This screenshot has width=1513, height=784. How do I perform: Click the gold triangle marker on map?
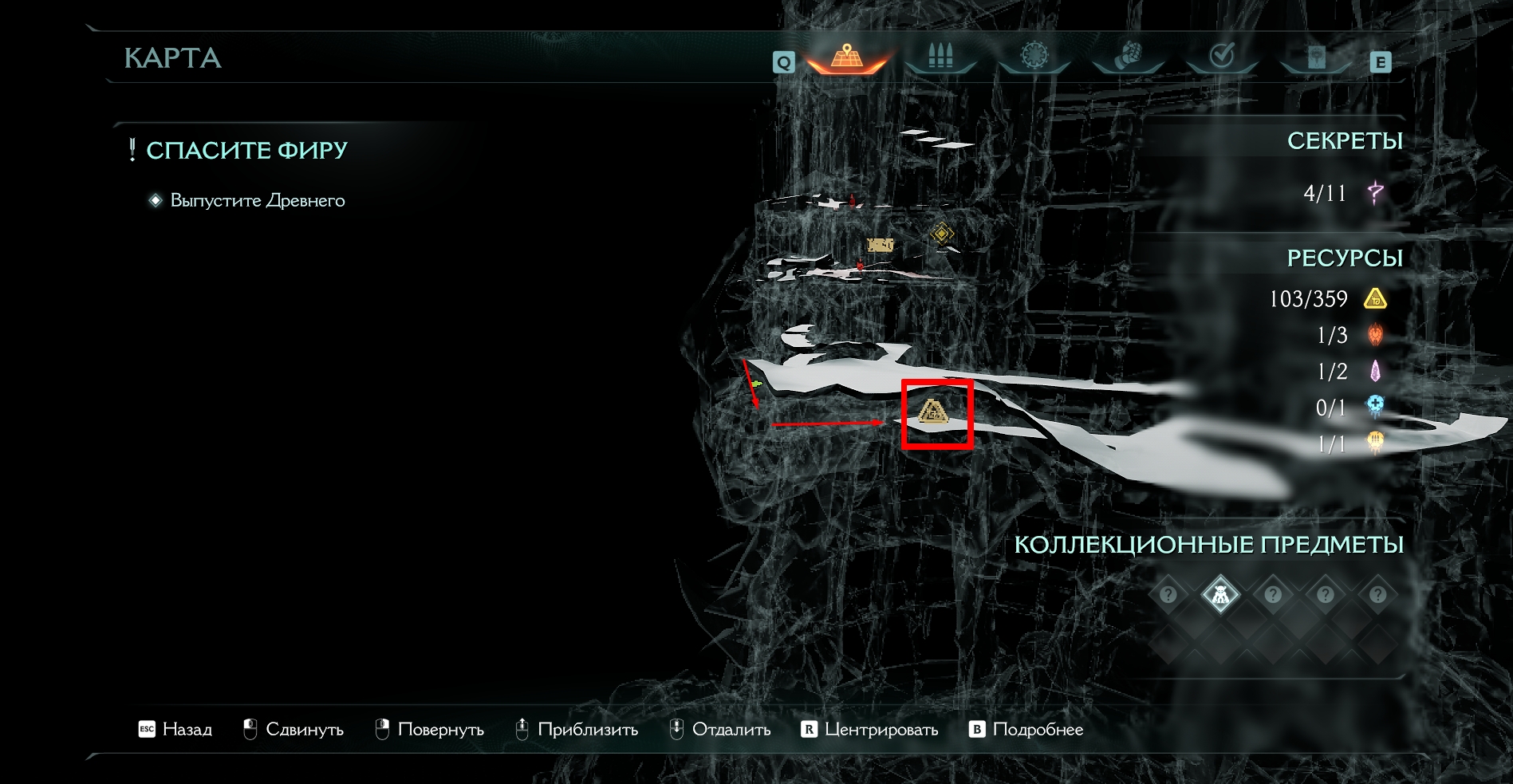point(933,412)
